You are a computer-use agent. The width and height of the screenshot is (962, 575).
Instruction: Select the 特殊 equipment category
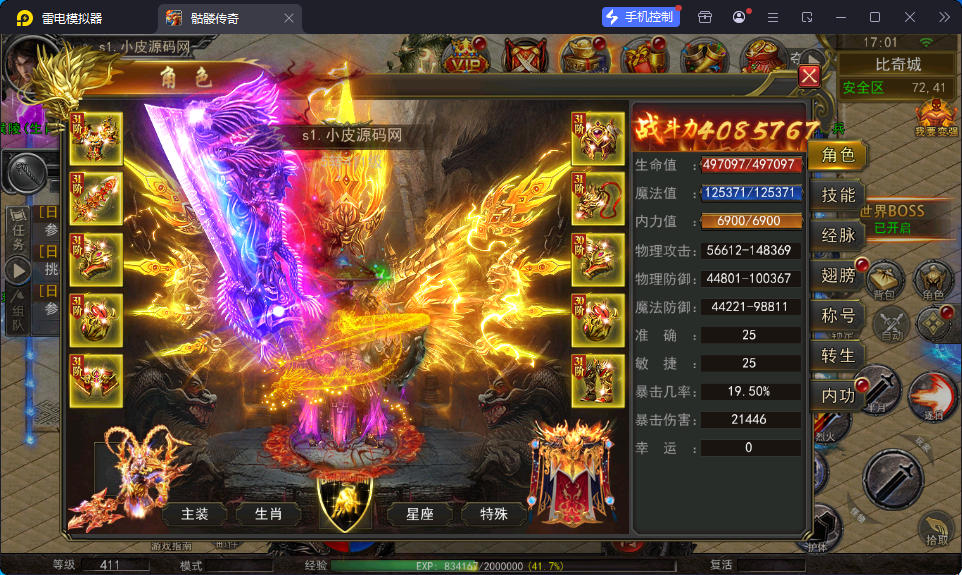(494, 514)
